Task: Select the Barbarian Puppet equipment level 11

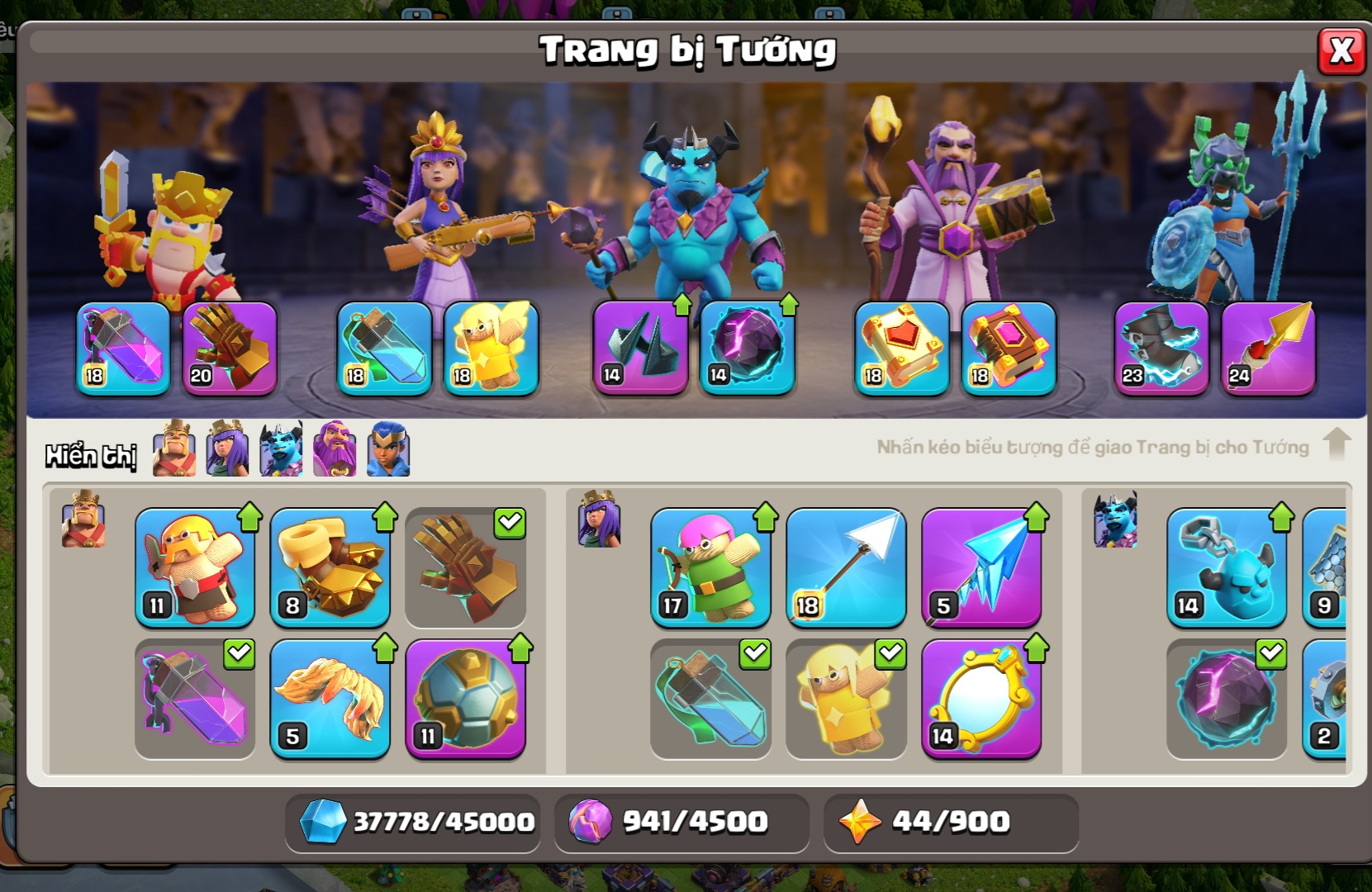Action: [195, 567]
